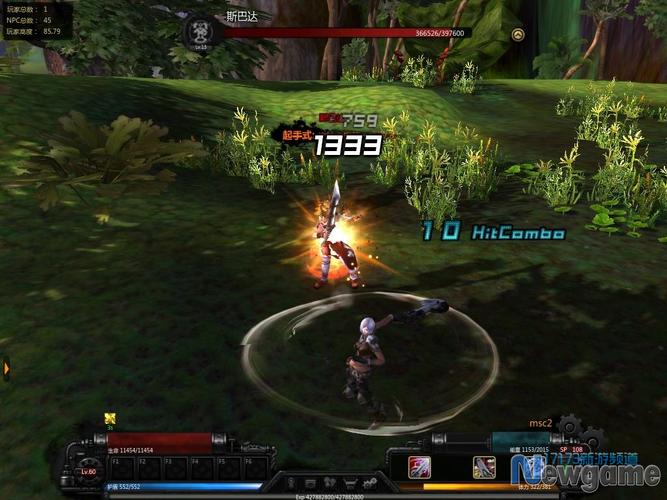Use the grey blade skill icon
Image resolution: width=667 pixels, height=500 pixels.
click(x=484, y=466)
